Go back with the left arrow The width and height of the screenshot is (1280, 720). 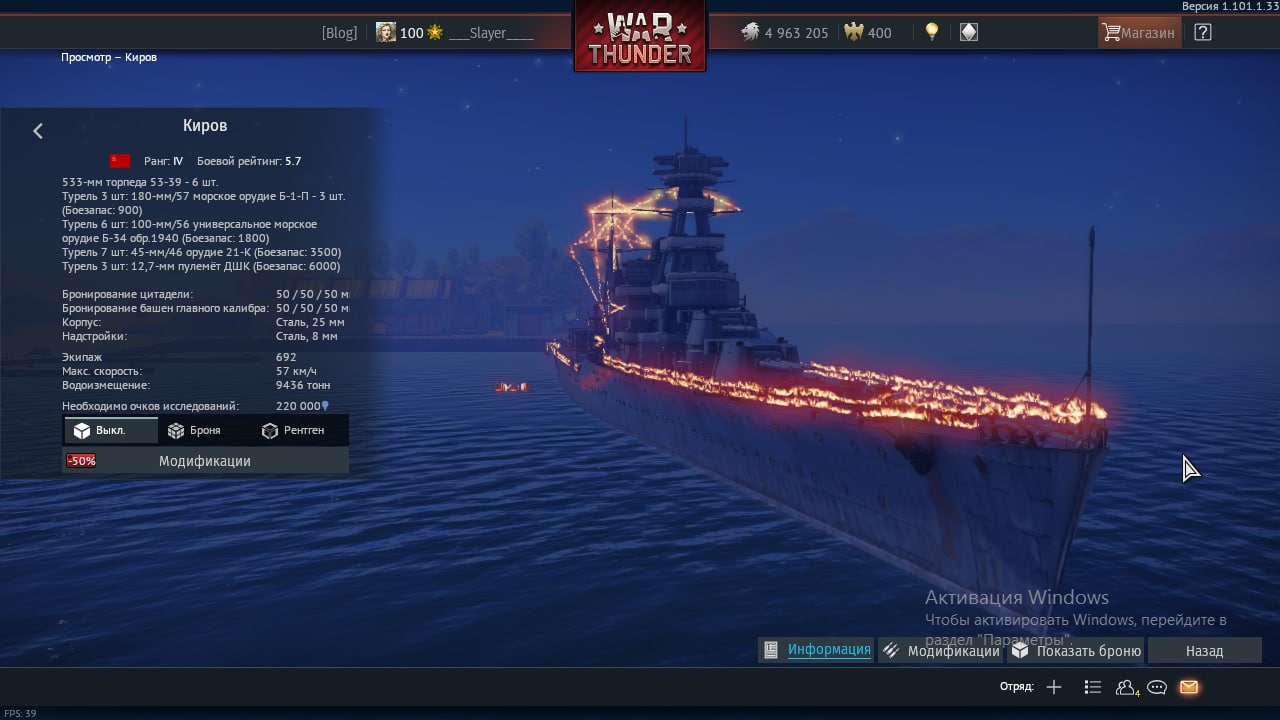click(x=38, y=131)
